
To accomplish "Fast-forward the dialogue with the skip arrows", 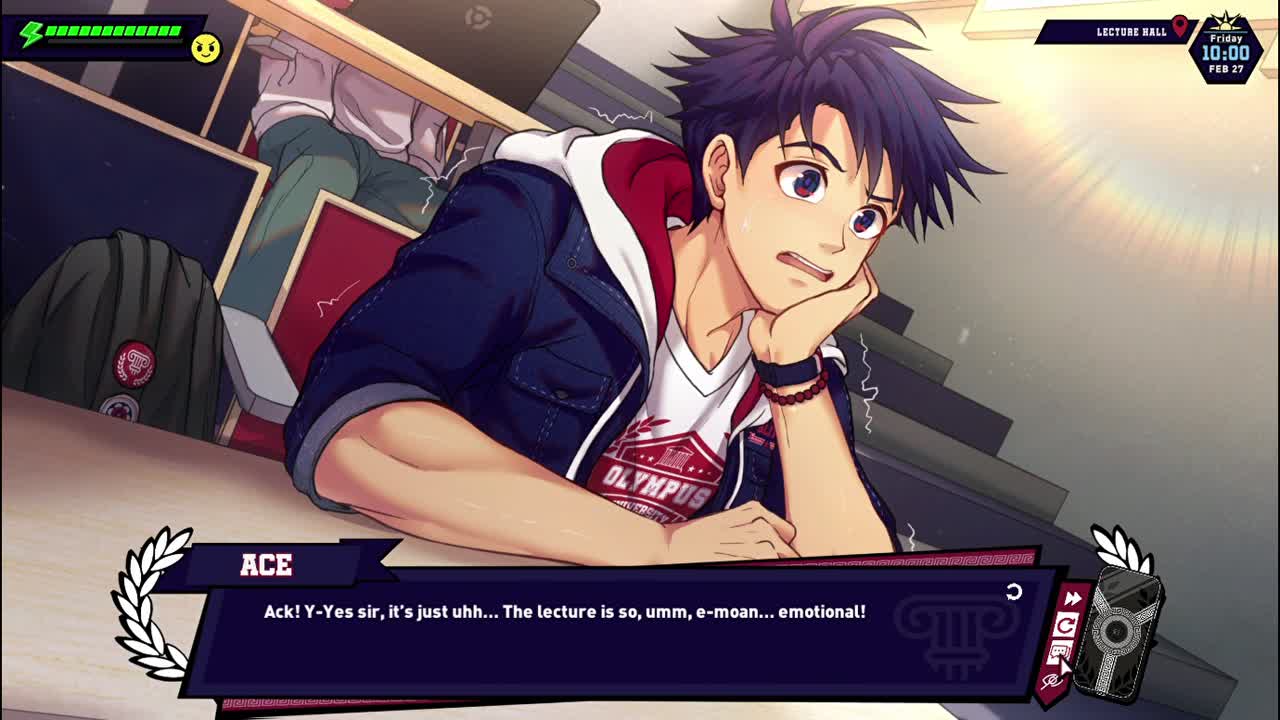I will 1072,599.
